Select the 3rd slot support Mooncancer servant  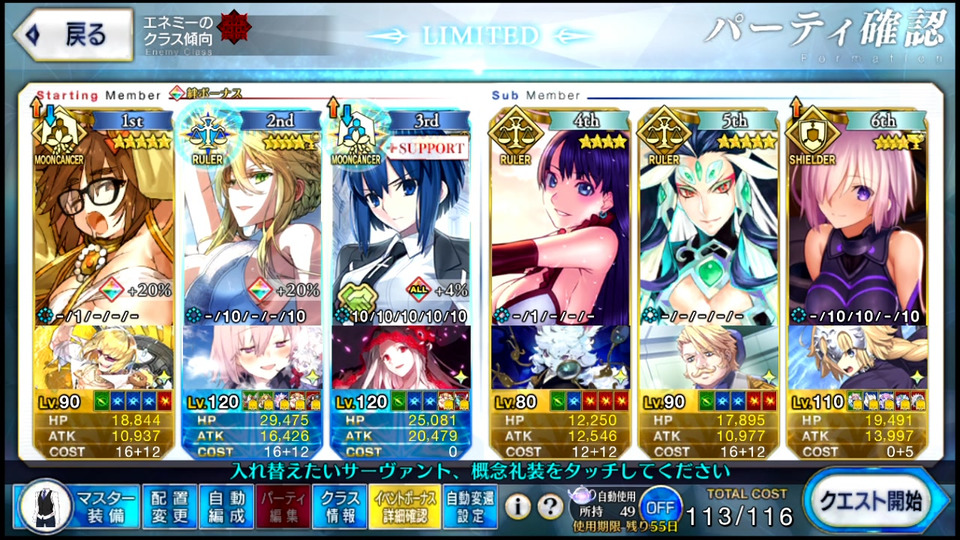tap(400, 220)
